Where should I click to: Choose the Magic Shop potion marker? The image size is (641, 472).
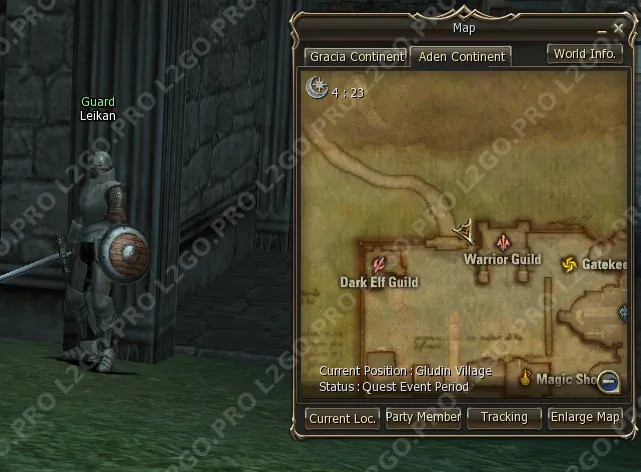(525, 377)
